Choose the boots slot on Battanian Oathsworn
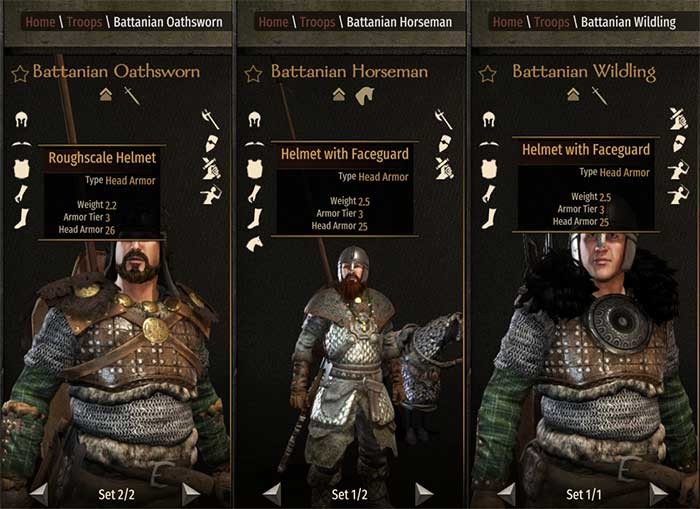700x509 pixels. (21, 218)
